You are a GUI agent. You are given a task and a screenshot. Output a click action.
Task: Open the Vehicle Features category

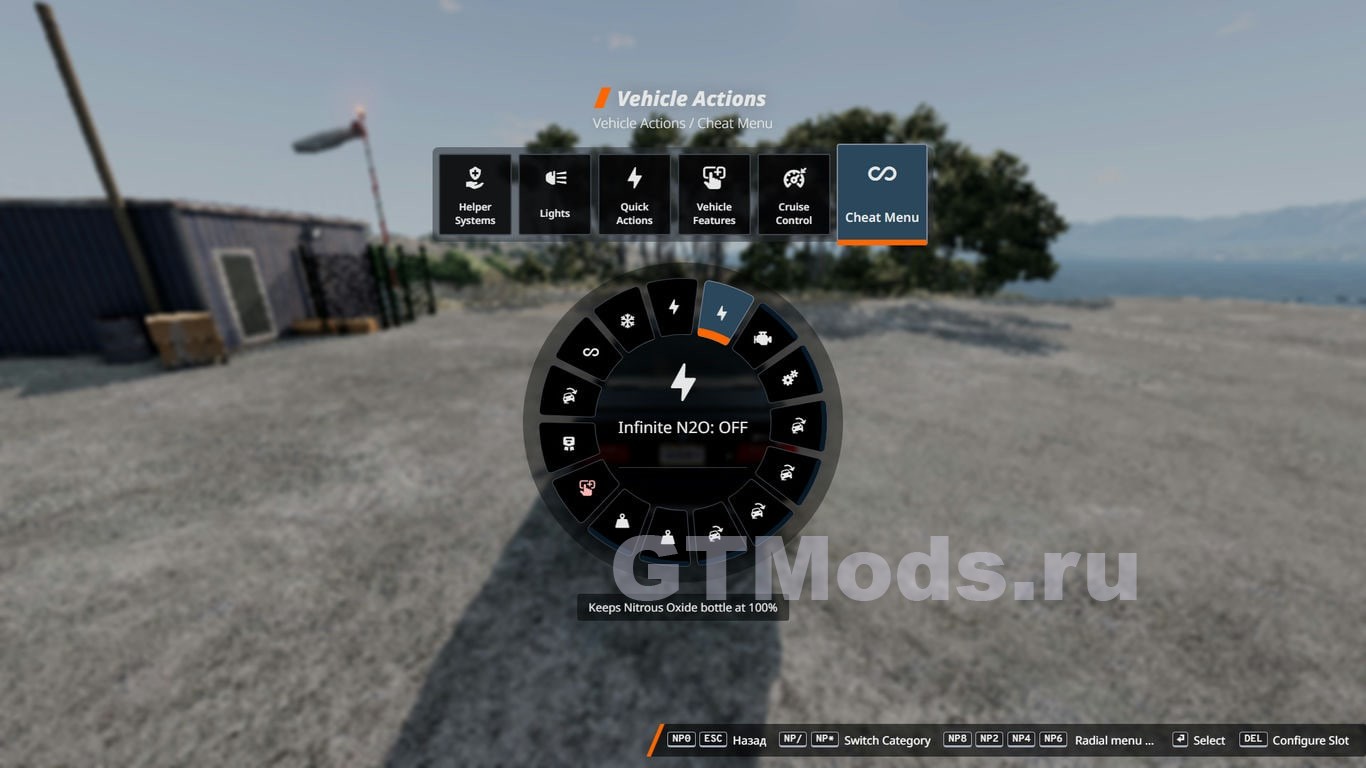(x=714, y=194)
